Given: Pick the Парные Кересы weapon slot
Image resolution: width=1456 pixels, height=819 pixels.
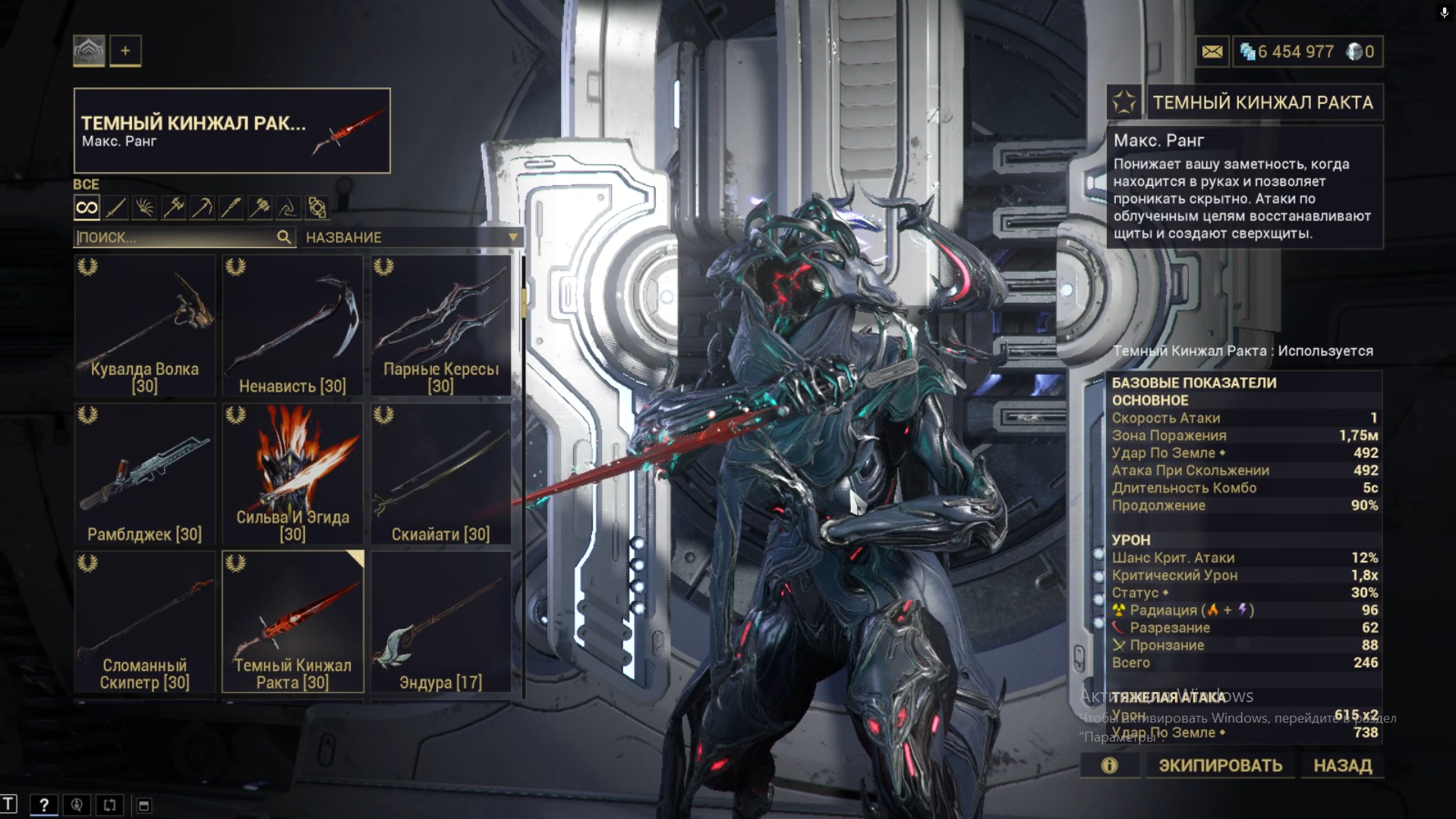Looking at the screenshot, I should (x=441, y=326).
